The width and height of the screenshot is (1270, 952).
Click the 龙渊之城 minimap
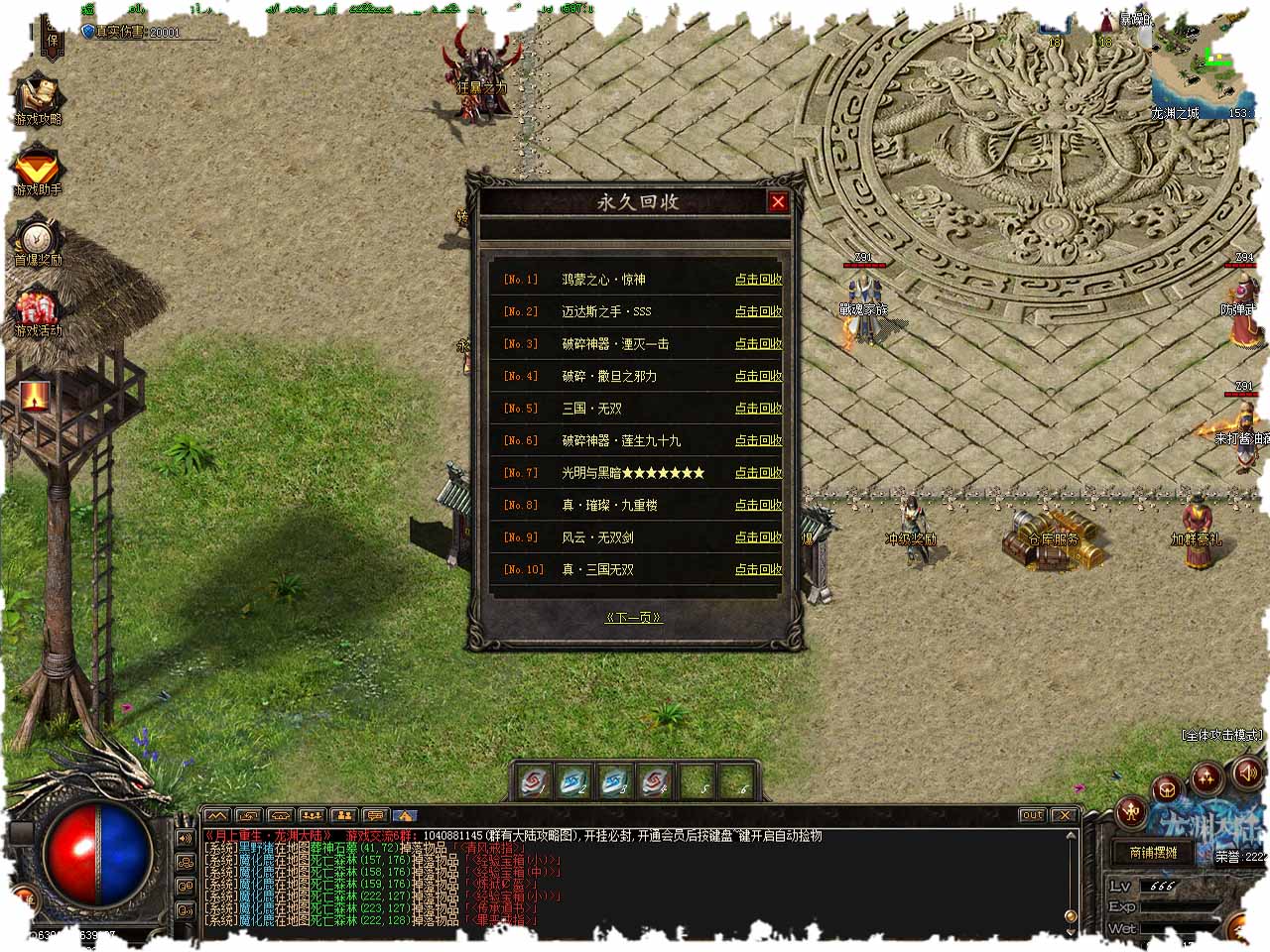click(x=1199, y=69)
